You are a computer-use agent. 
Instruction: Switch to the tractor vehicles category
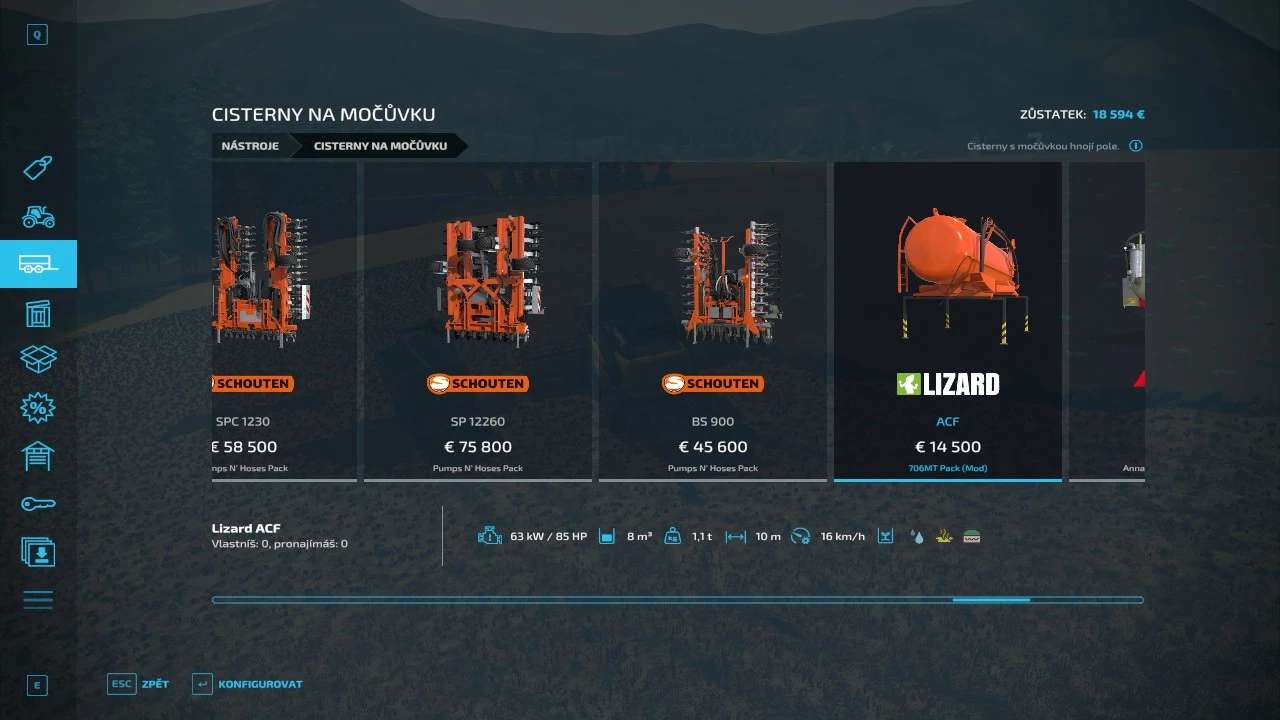38,216
